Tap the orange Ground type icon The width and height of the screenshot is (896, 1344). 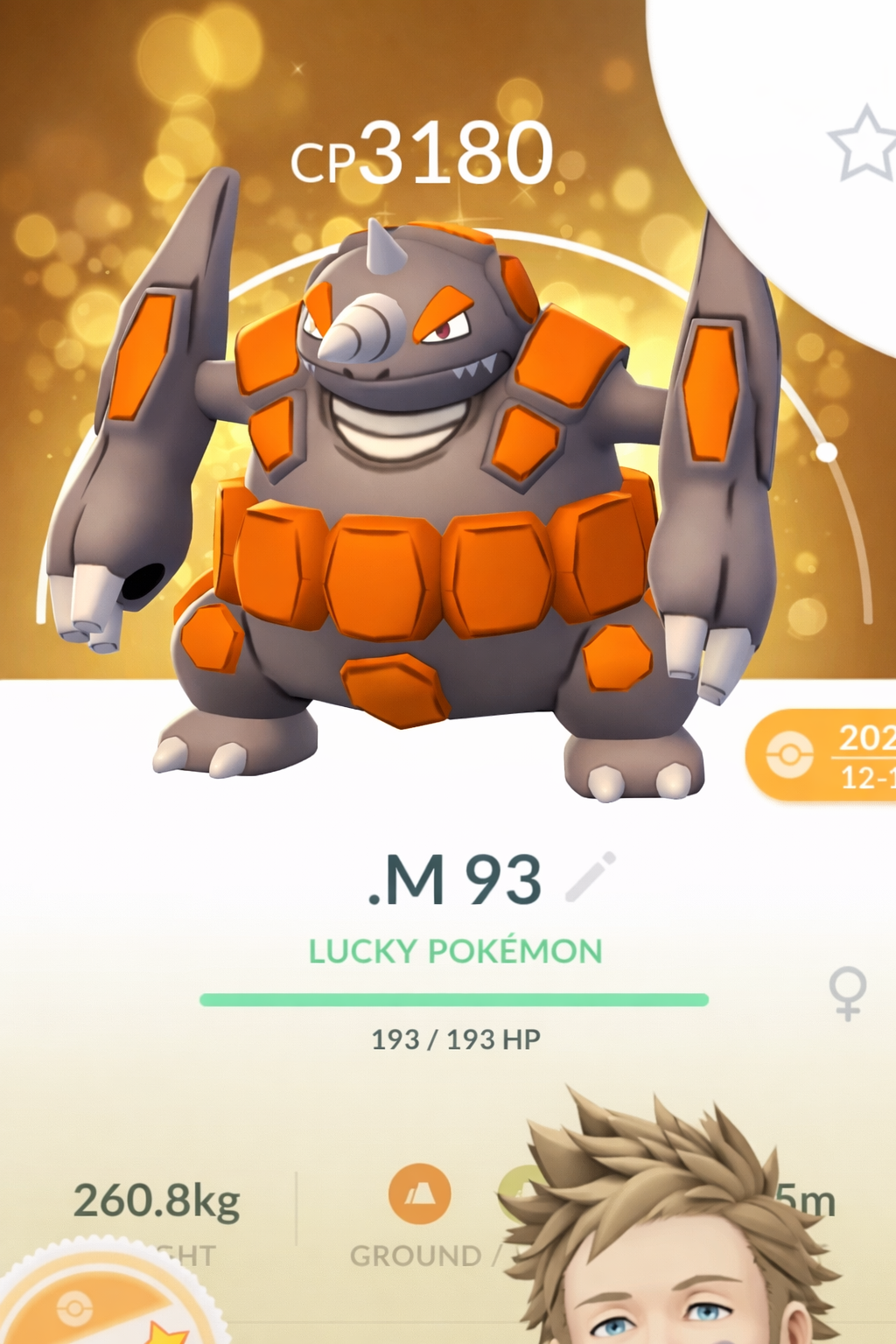[420, 1193]
